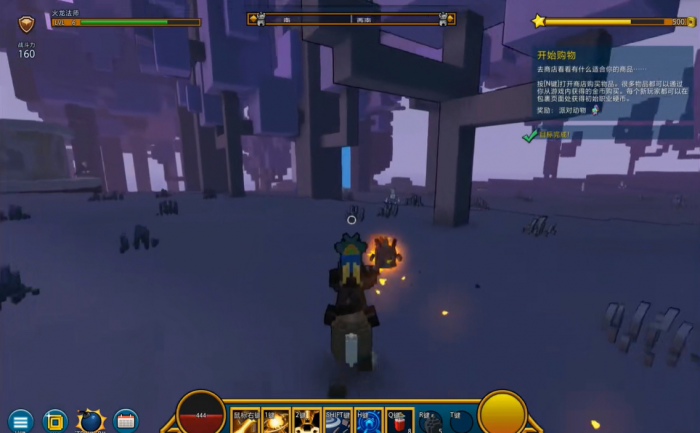Activate the ability in hotbar slot 1键
The width and height of the screenshot is (700, 433).
pos(277,422)
